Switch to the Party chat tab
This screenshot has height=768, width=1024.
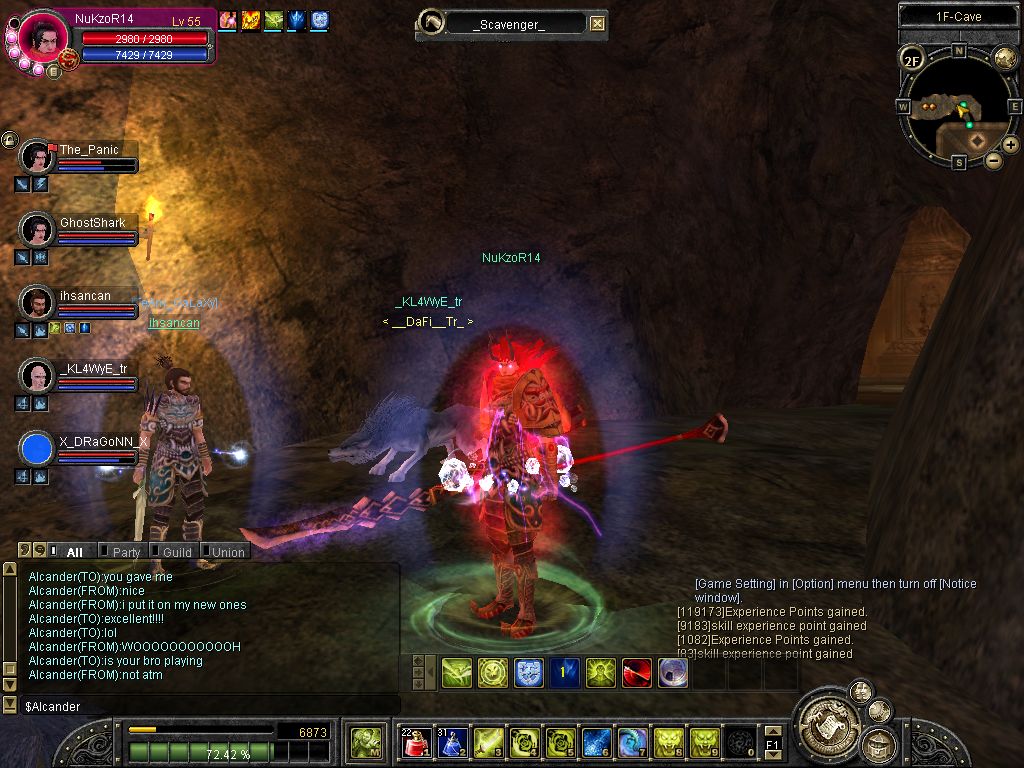[126, 551]
